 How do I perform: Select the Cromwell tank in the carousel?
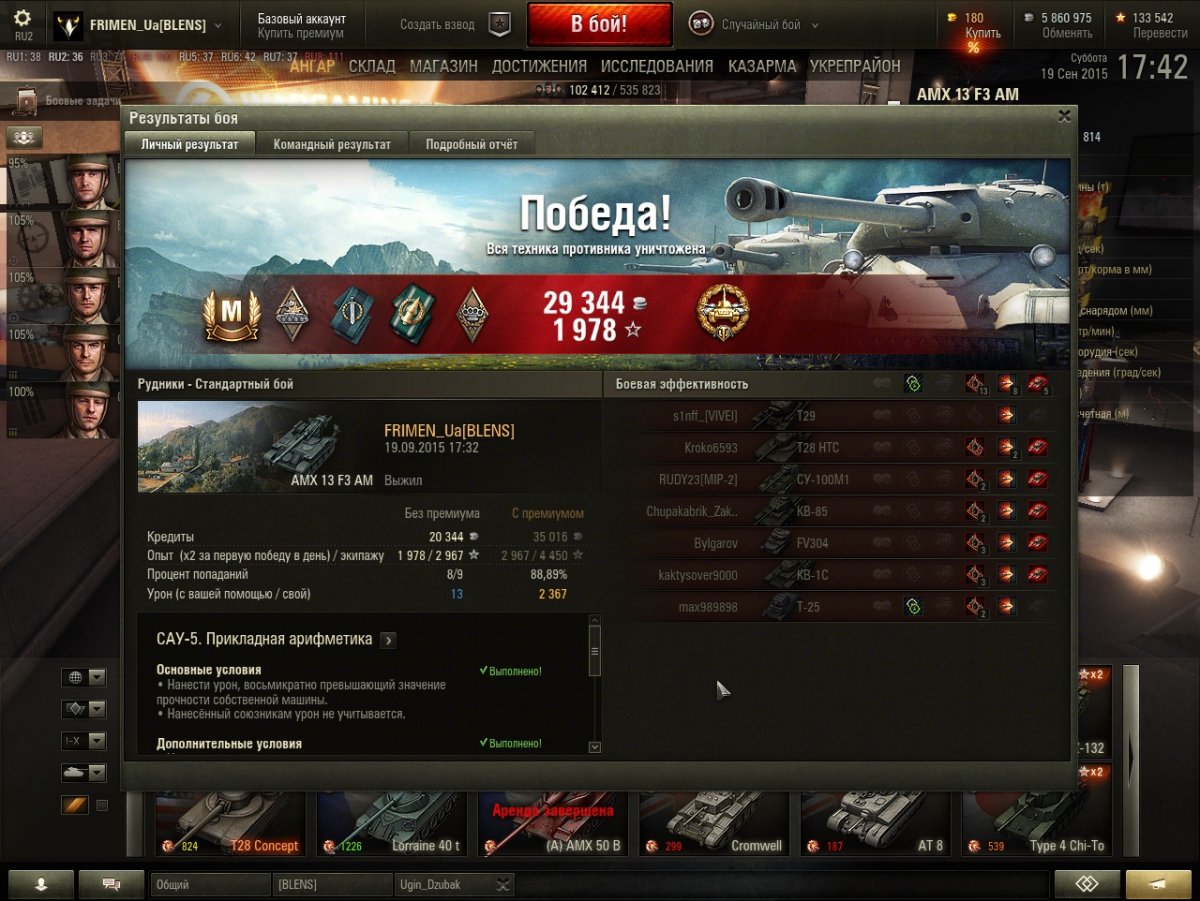tap(717, 820)
